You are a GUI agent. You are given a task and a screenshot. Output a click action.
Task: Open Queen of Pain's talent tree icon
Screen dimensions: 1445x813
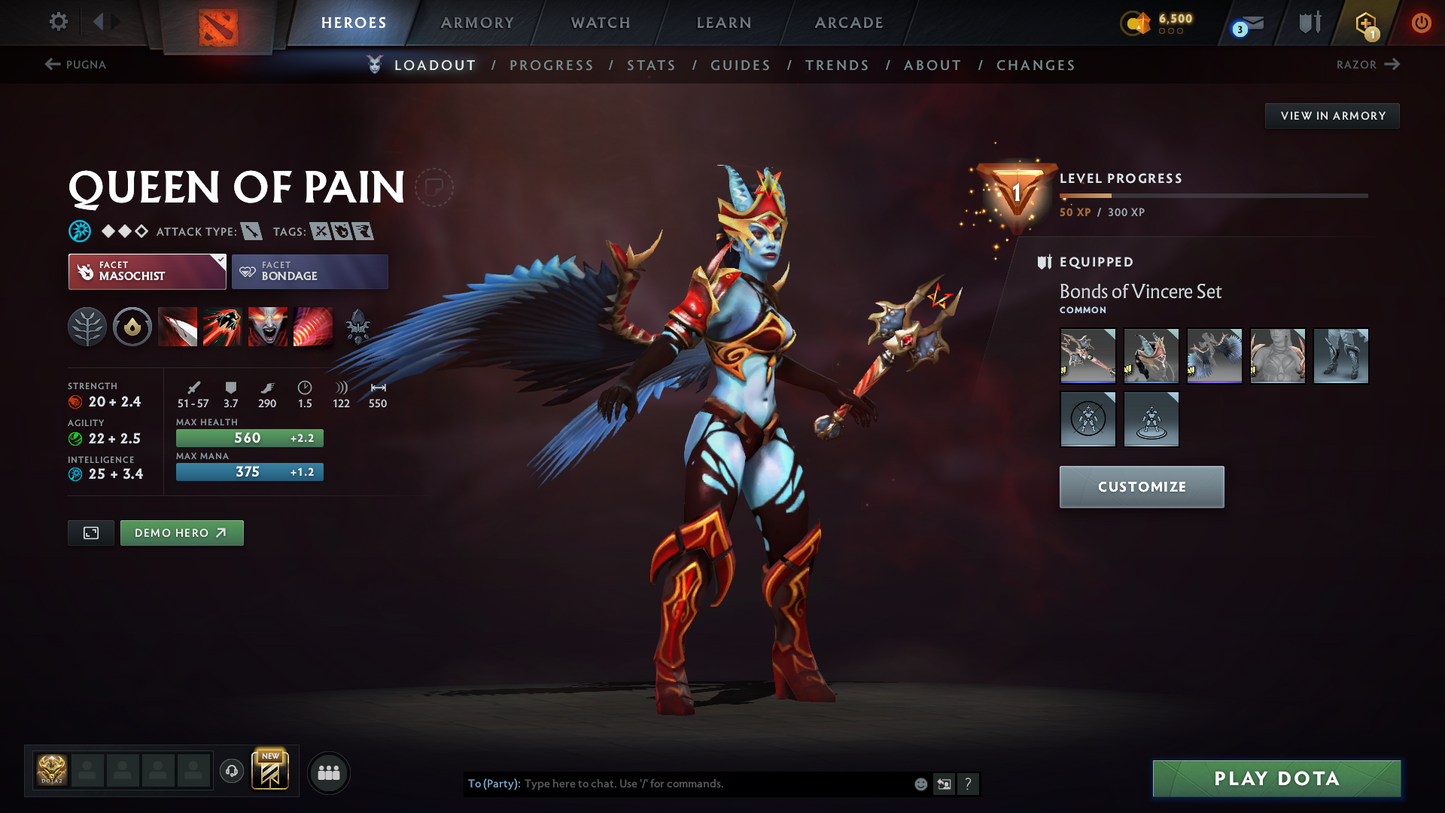[x=87, y=327]
